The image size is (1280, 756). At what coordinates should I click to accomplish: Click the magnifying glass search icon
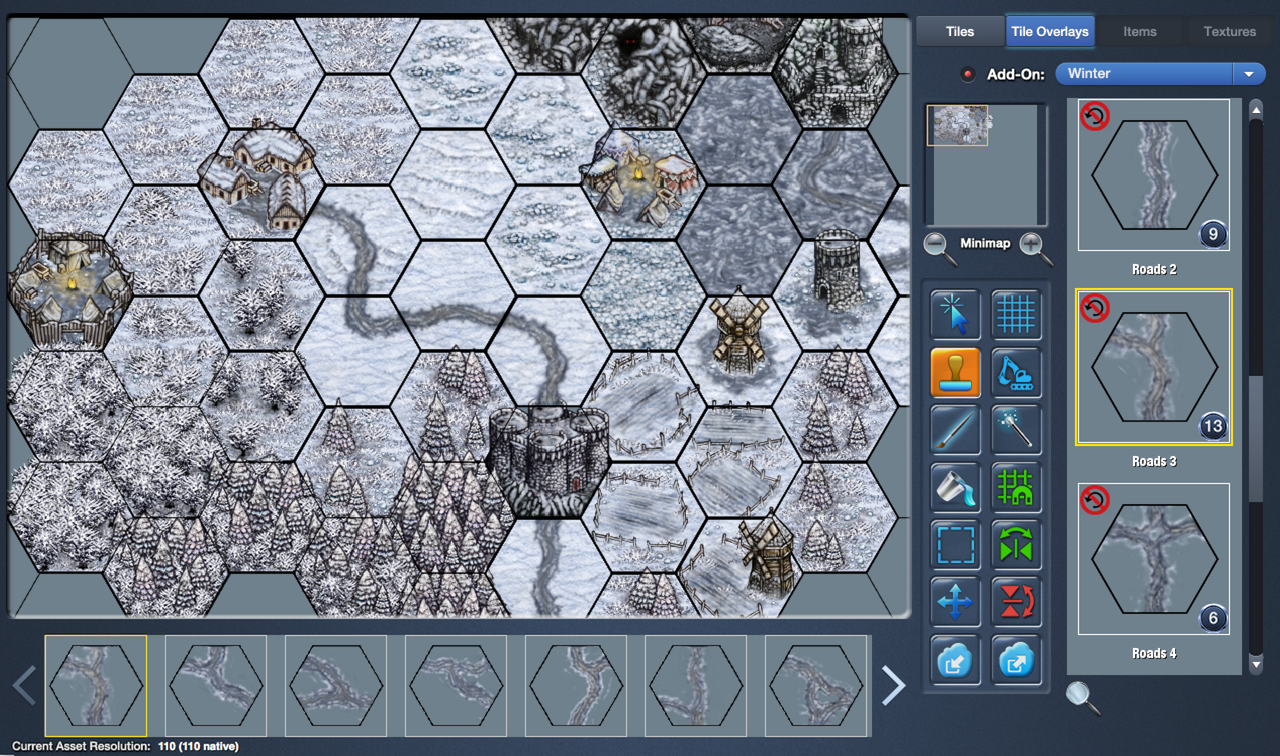[x=1082, y=697]
